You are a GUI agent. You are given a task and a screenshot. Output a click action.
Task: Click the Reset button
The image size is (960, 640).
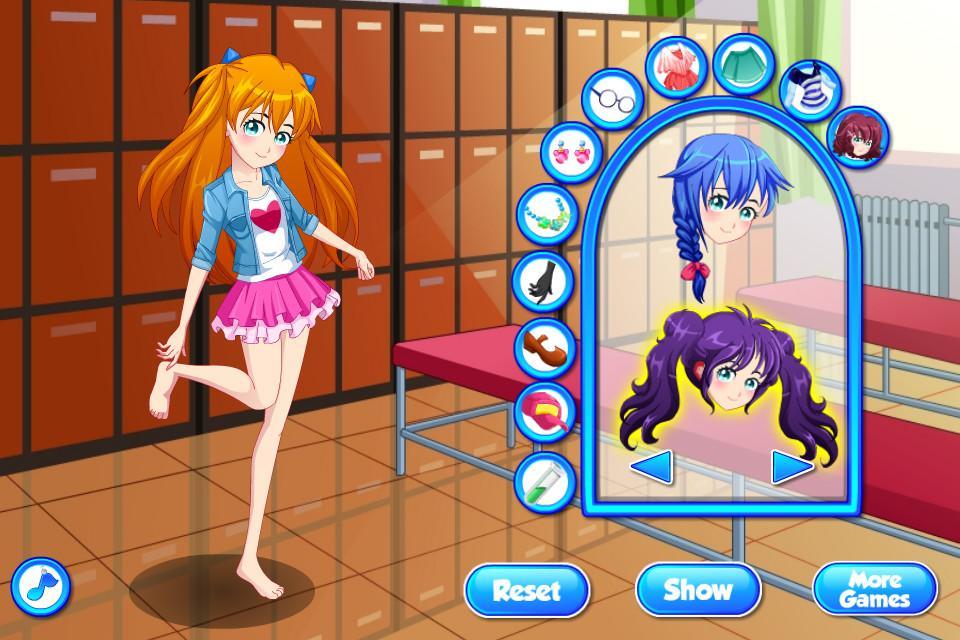[x=526, y=588]
